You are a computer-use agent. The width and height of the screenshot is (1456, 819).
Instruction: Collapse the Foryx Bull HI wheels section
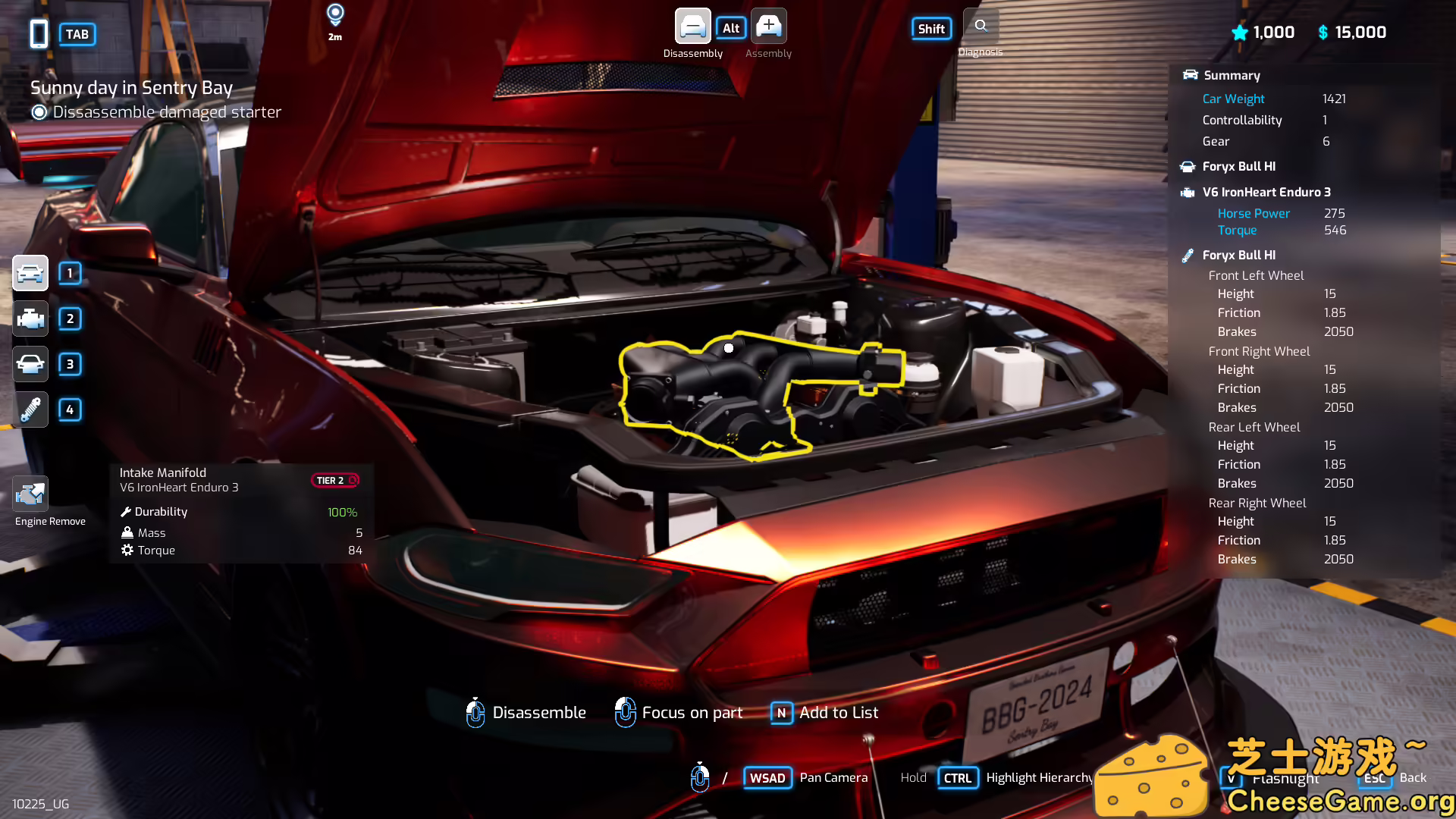(x=1239, y=255)
